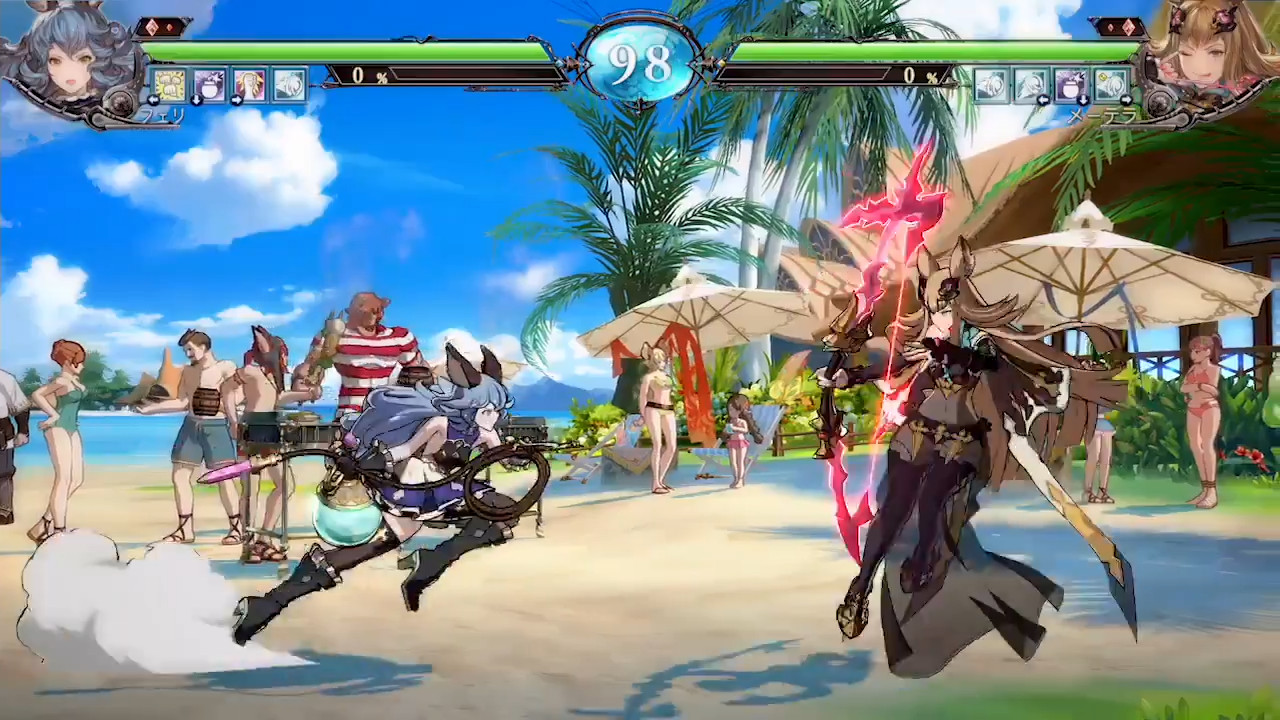The height and width of the screenshot is (720, 1280).
Task: Click Ferry's bomb-style skill cooldown icon
Action: coord(209,83)
